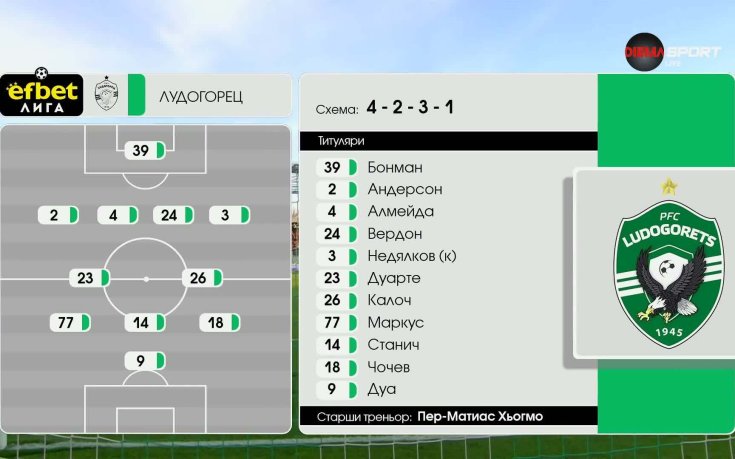
Task: Select the Недялков (к) captain row
Action: click(x=411, y=256)
